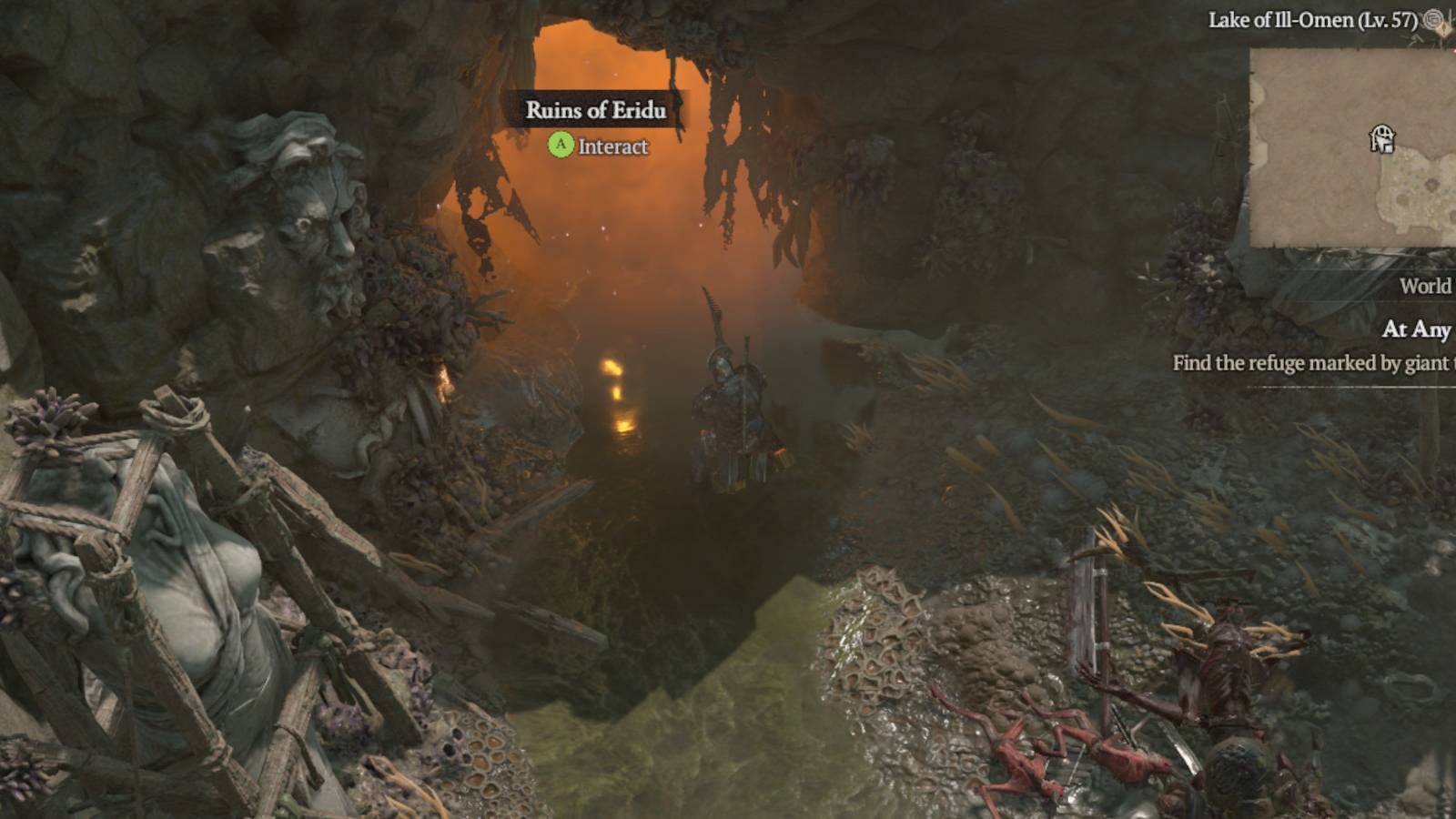Click the green A interact icon
The image size is (1456, 819).
(x=561, y=144)
